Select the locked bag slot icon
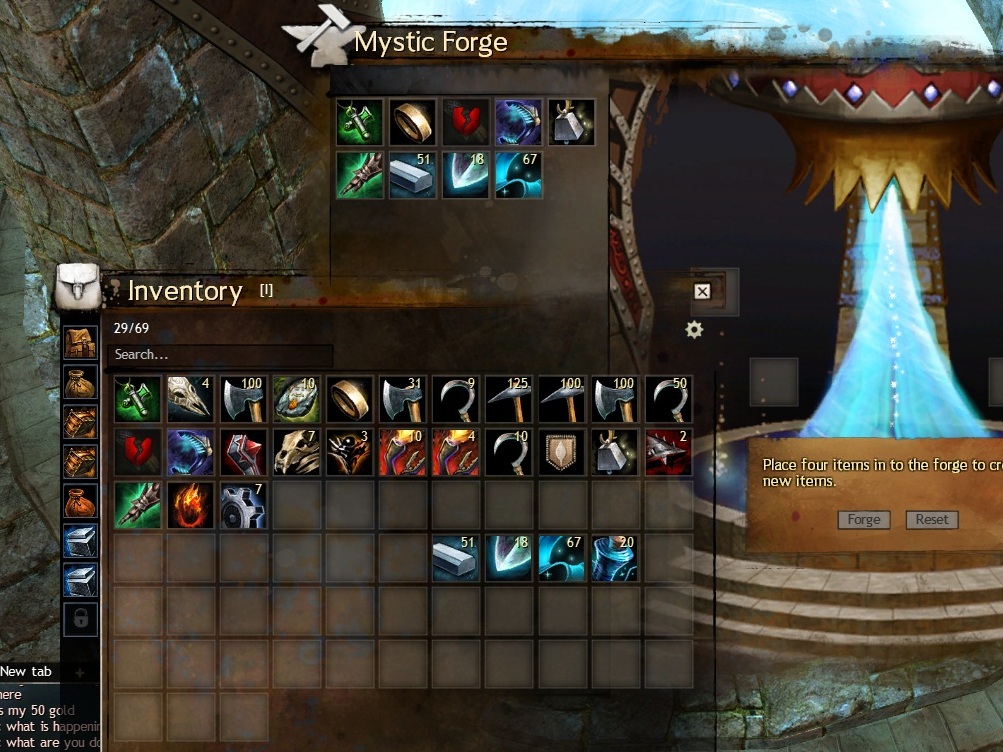Image resolution: width=1003 pixels, height=752 pixels. click(x=81, y=620)
